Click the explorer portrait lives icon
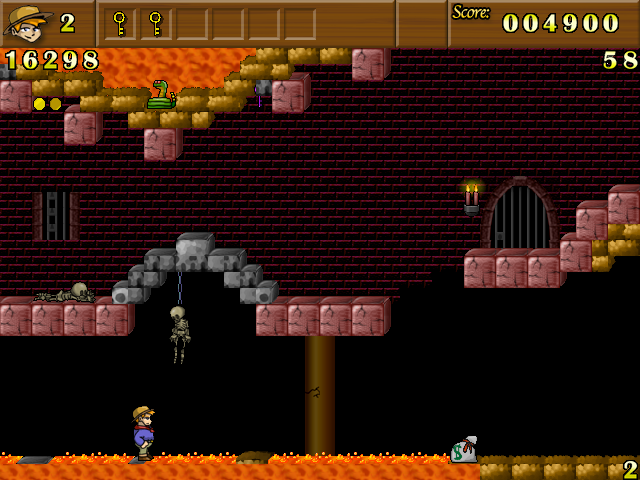Viewport: 640px width, 480px height. pos(27,22)
